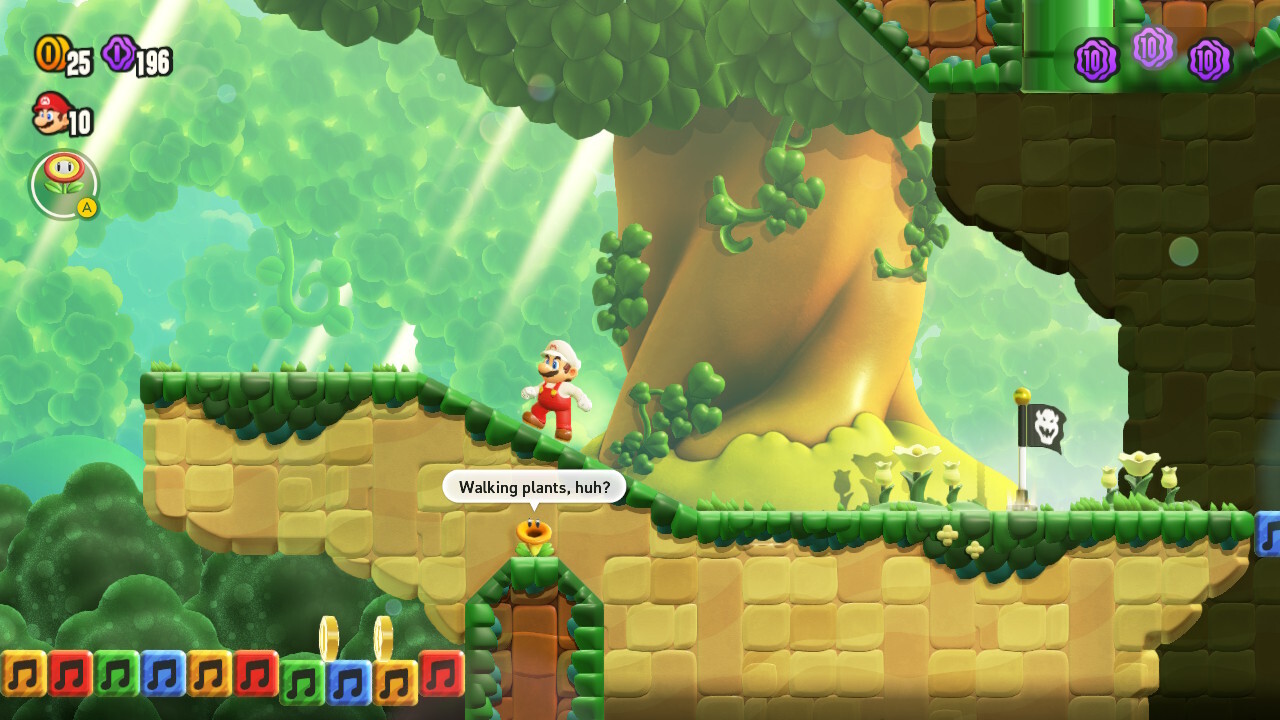Click the coin counter icon
This screenshot has height=720, width=1280.
pos(49,57)
